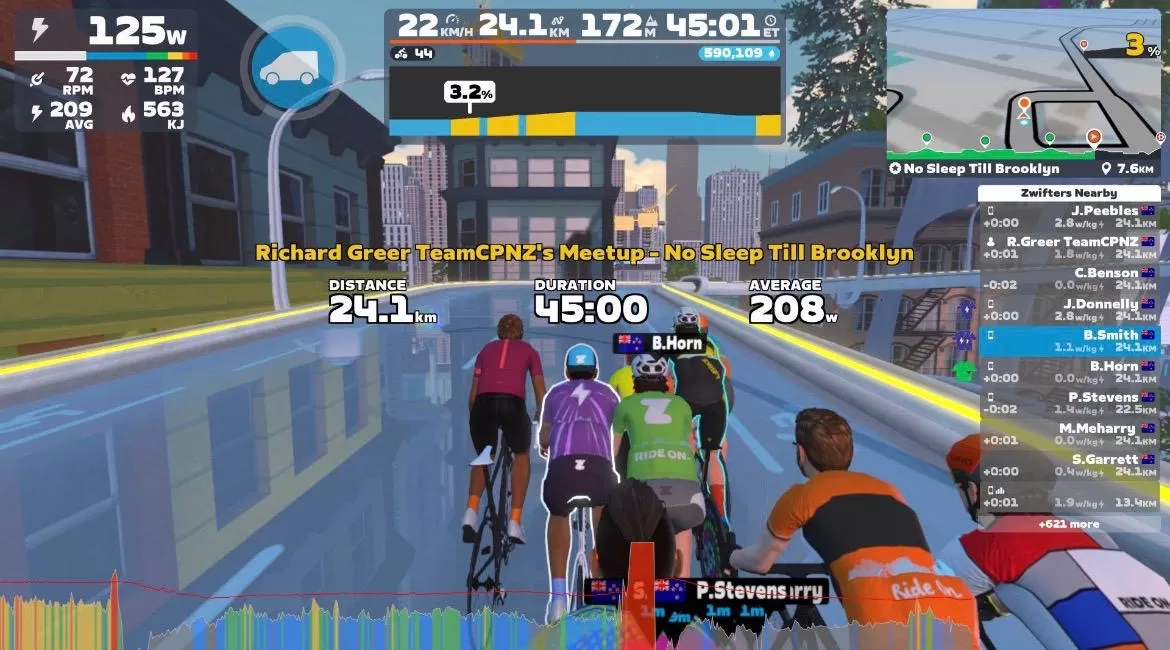Show the +621 more riders
The image size is (1170, 650).
1068,523
